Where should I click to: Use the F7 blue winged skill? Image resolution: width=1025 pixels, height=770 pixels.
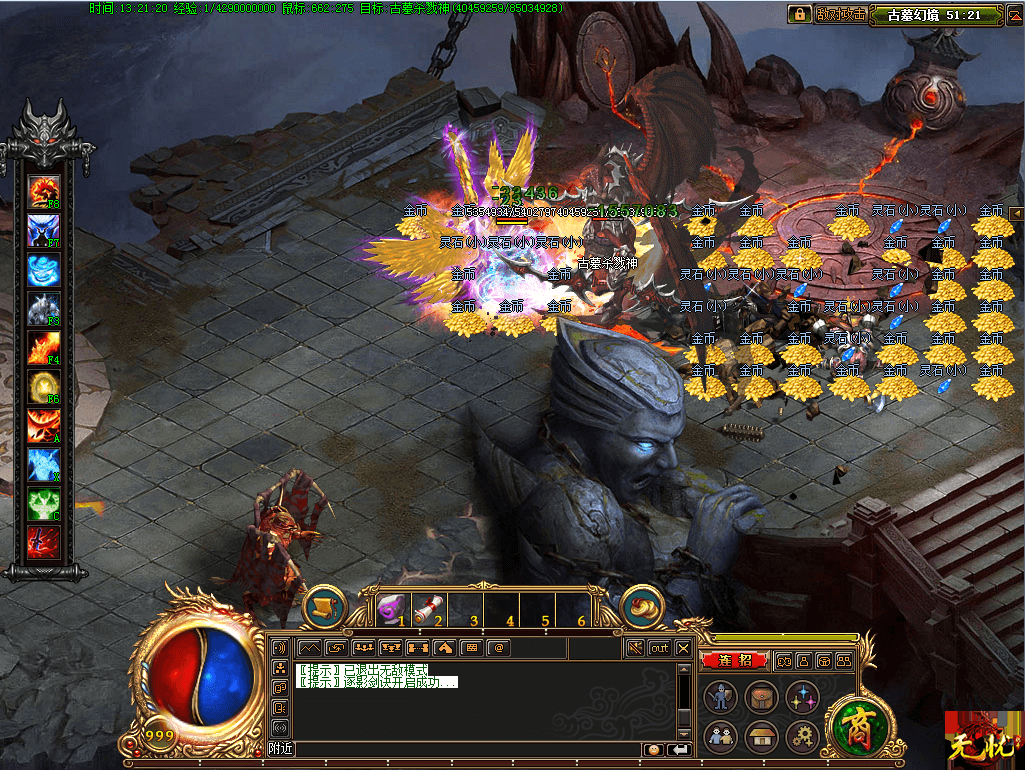tap(44, 231)
